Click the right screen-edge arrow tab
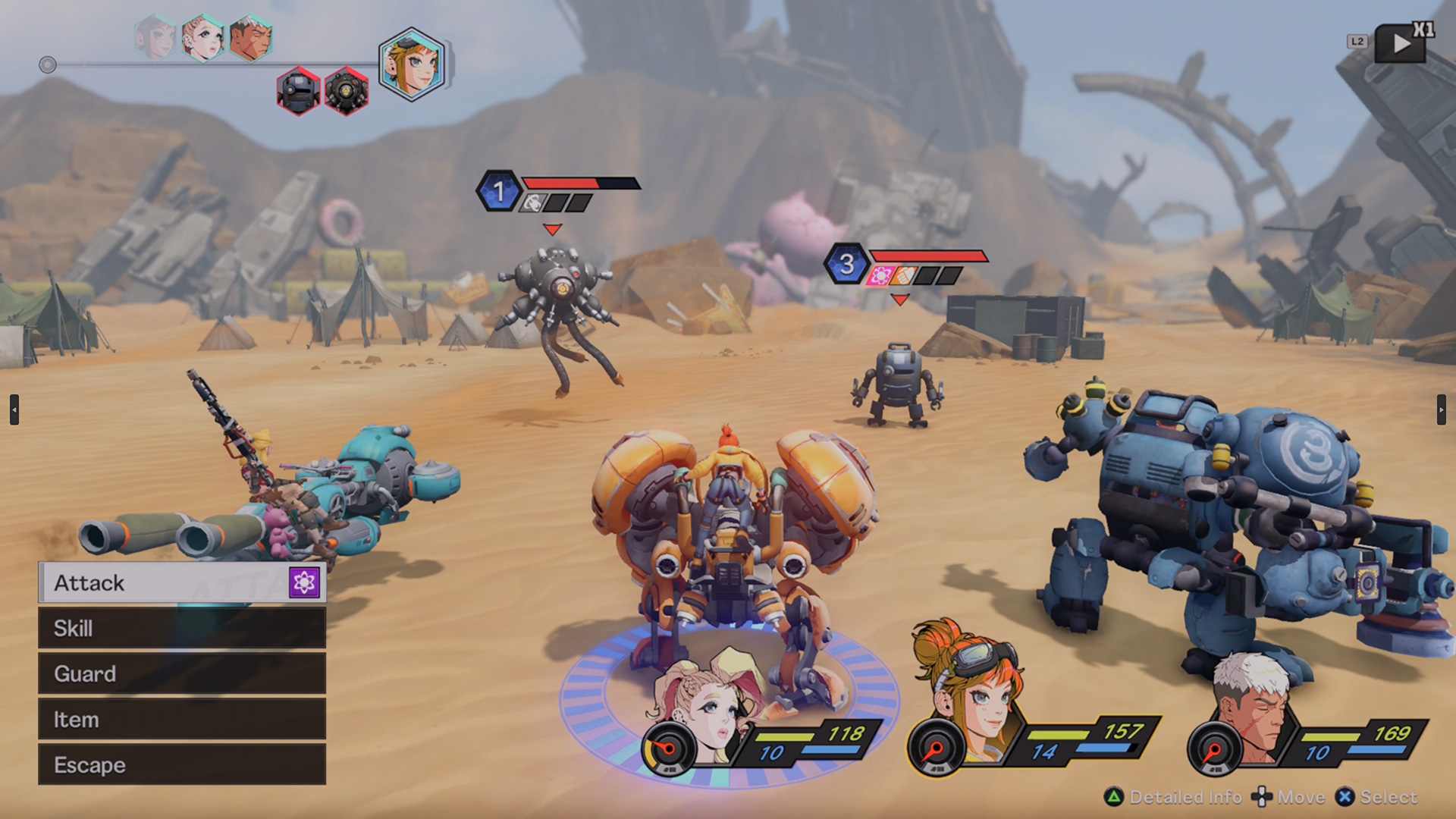This screenshot has width=1456, height=819. click(1441, 409)
